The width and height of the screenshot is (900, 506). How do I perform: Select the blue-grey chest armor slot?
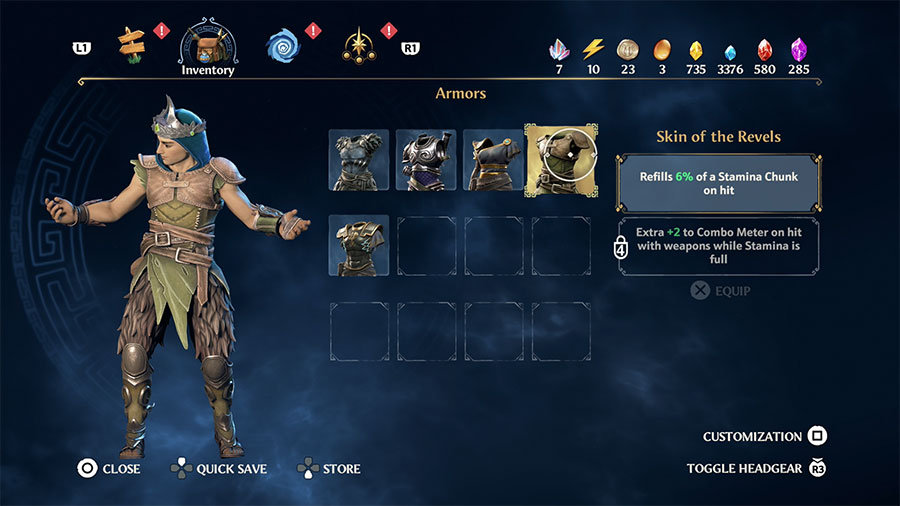coord(359,159)
